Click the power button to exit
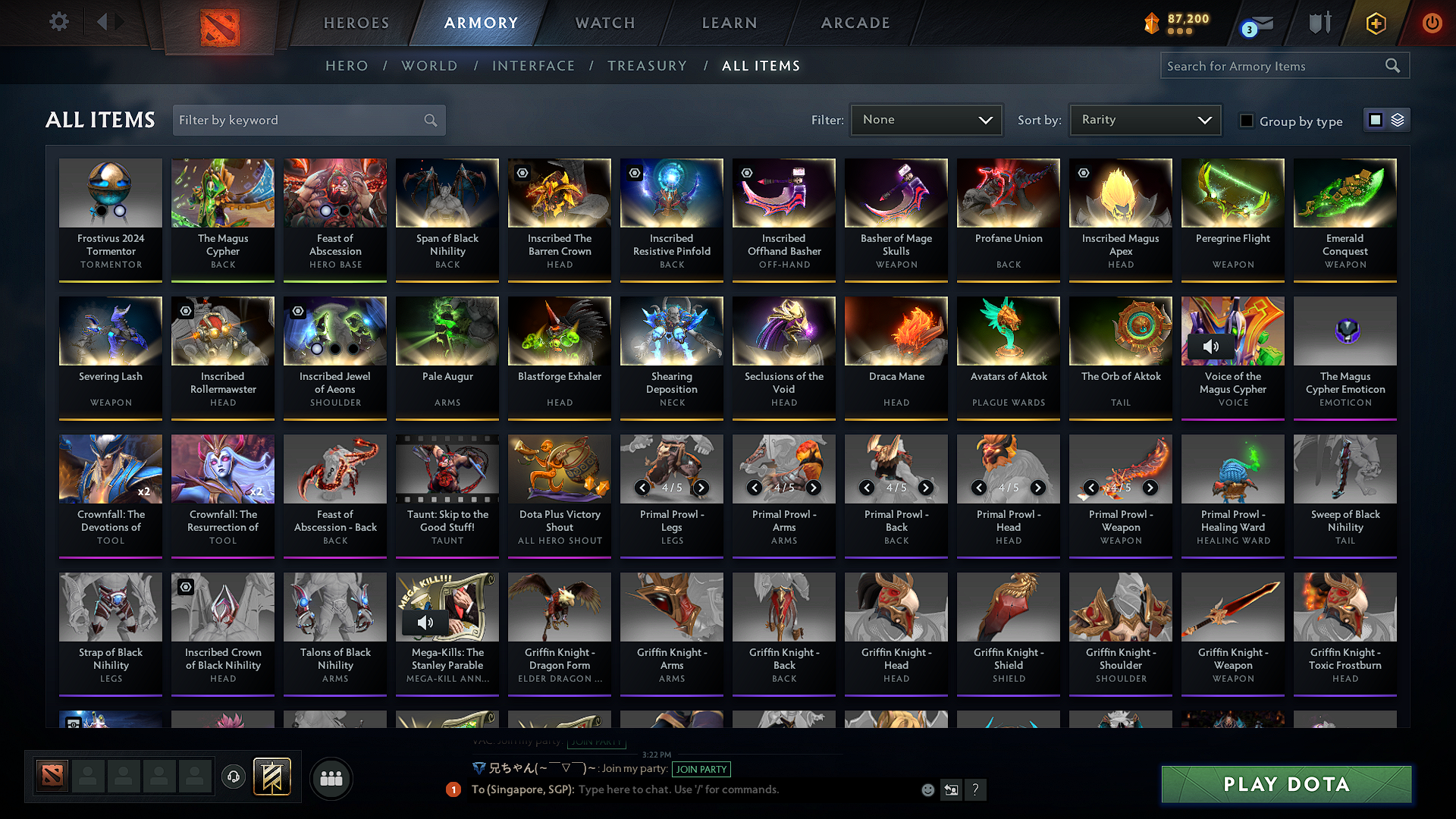 coord(1432,22)
